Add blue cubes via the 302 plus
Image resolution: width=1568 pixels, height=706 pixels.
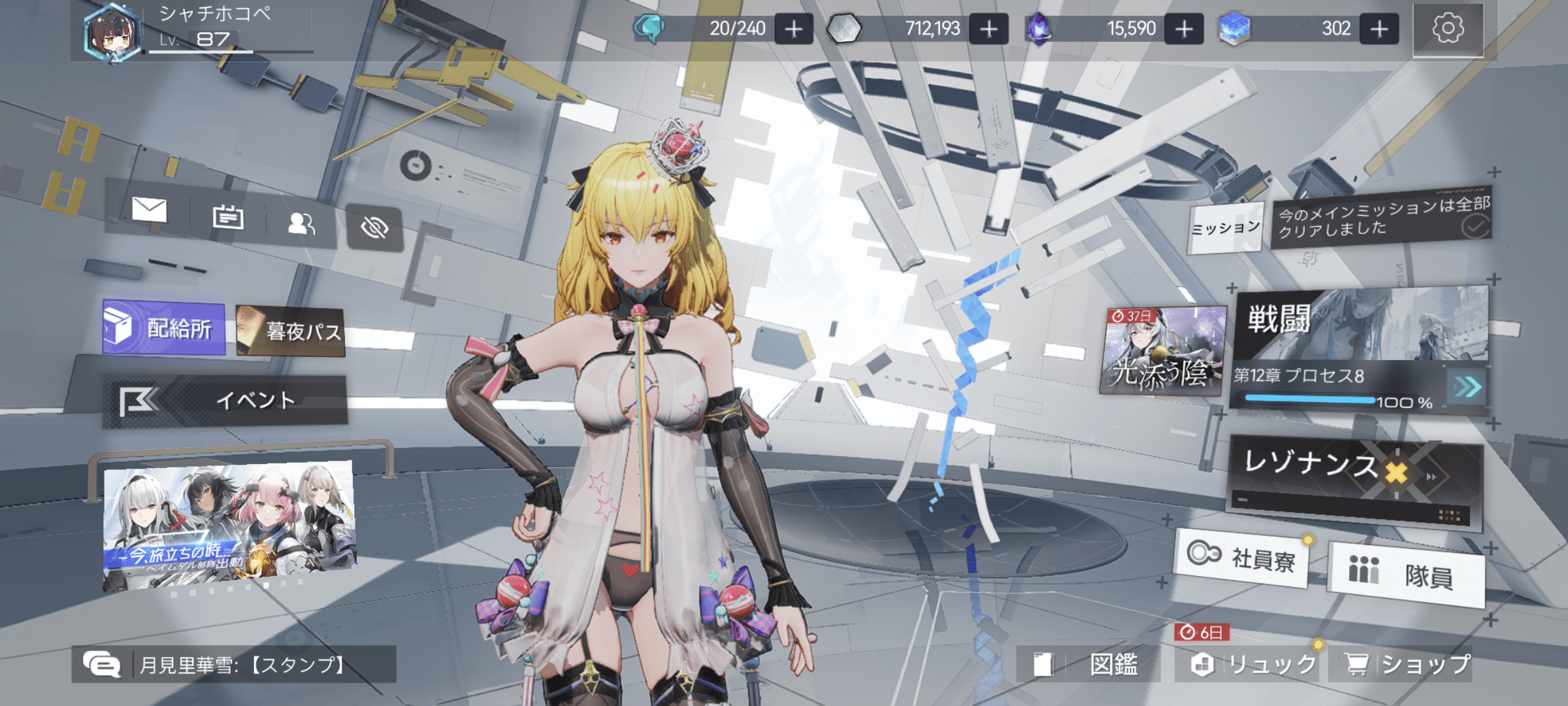tap(1379, 29)
